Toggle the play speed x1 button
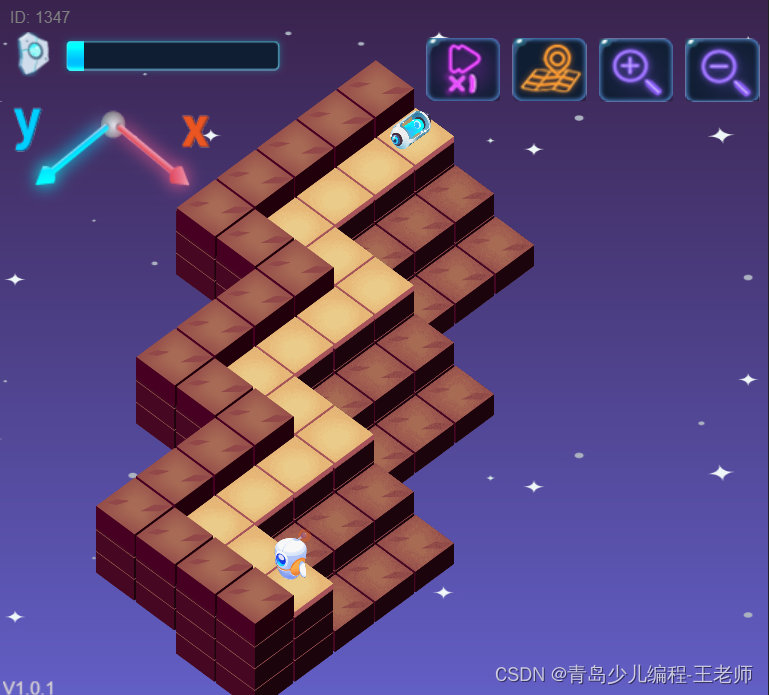Screen dimensions: 769x695 463,69
